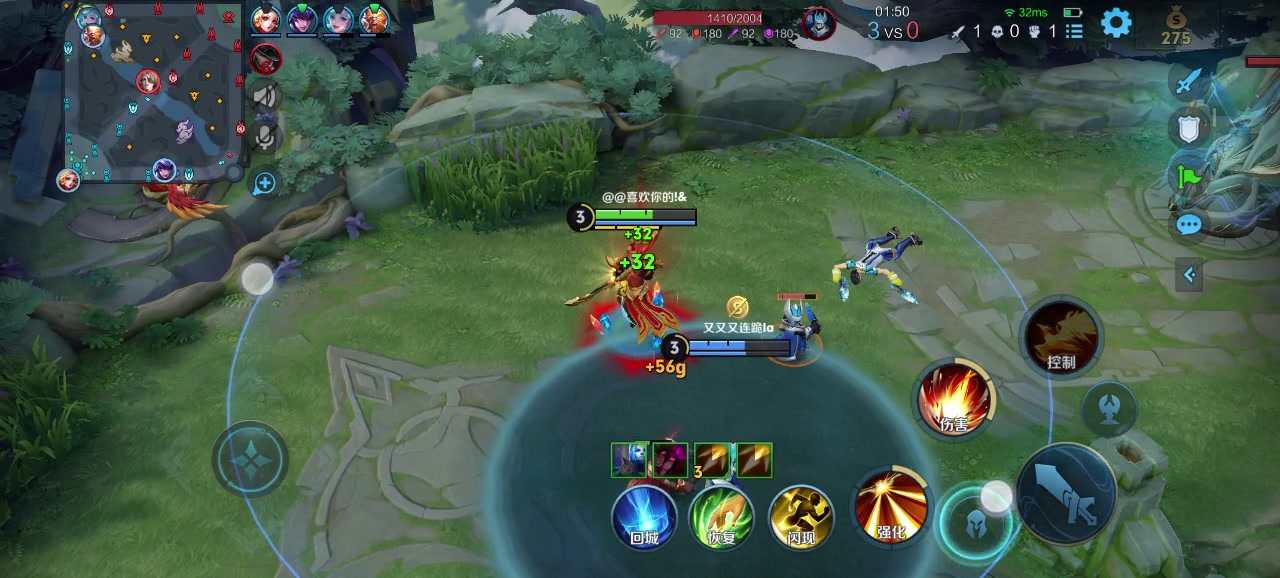1280x578 pixels.
Task: Select the helmet minion-attack button
Action: point(973,521)
